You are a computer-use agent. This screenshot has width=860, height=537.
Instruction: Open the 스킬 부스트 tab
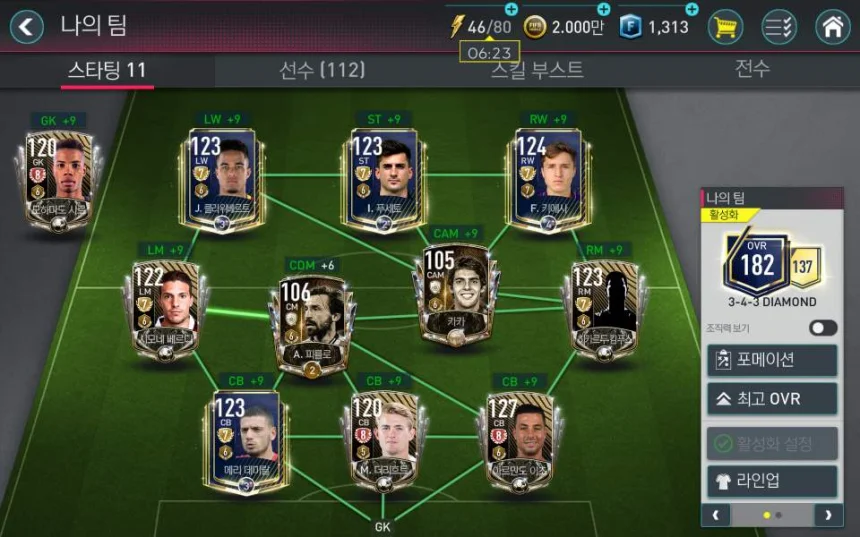tap(537, 70)
